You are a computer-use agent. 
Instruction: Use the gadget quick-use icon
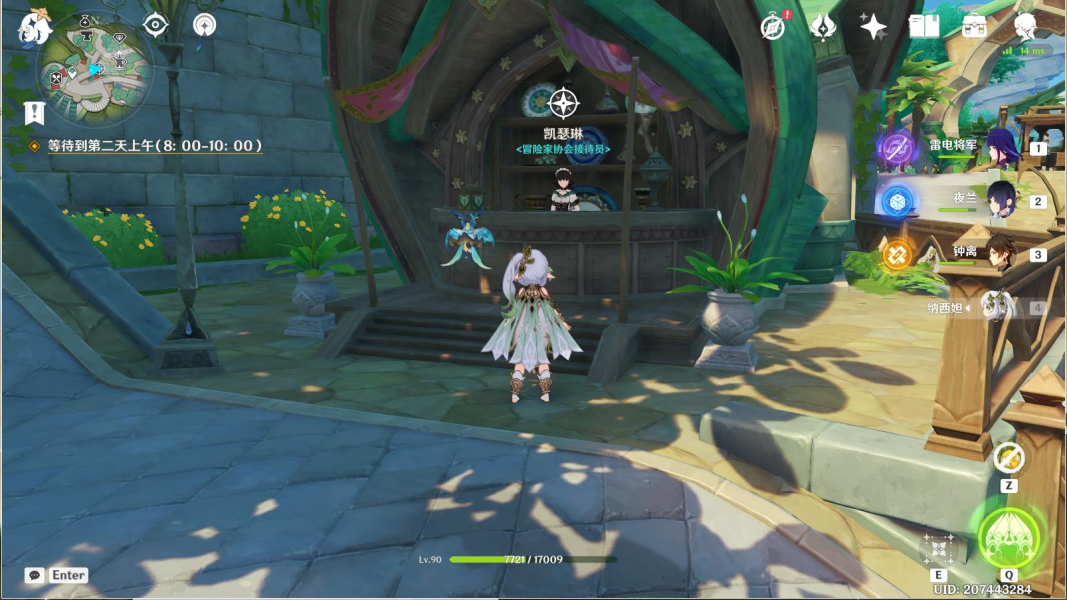pyautogui.click(x=1008, y=459)
